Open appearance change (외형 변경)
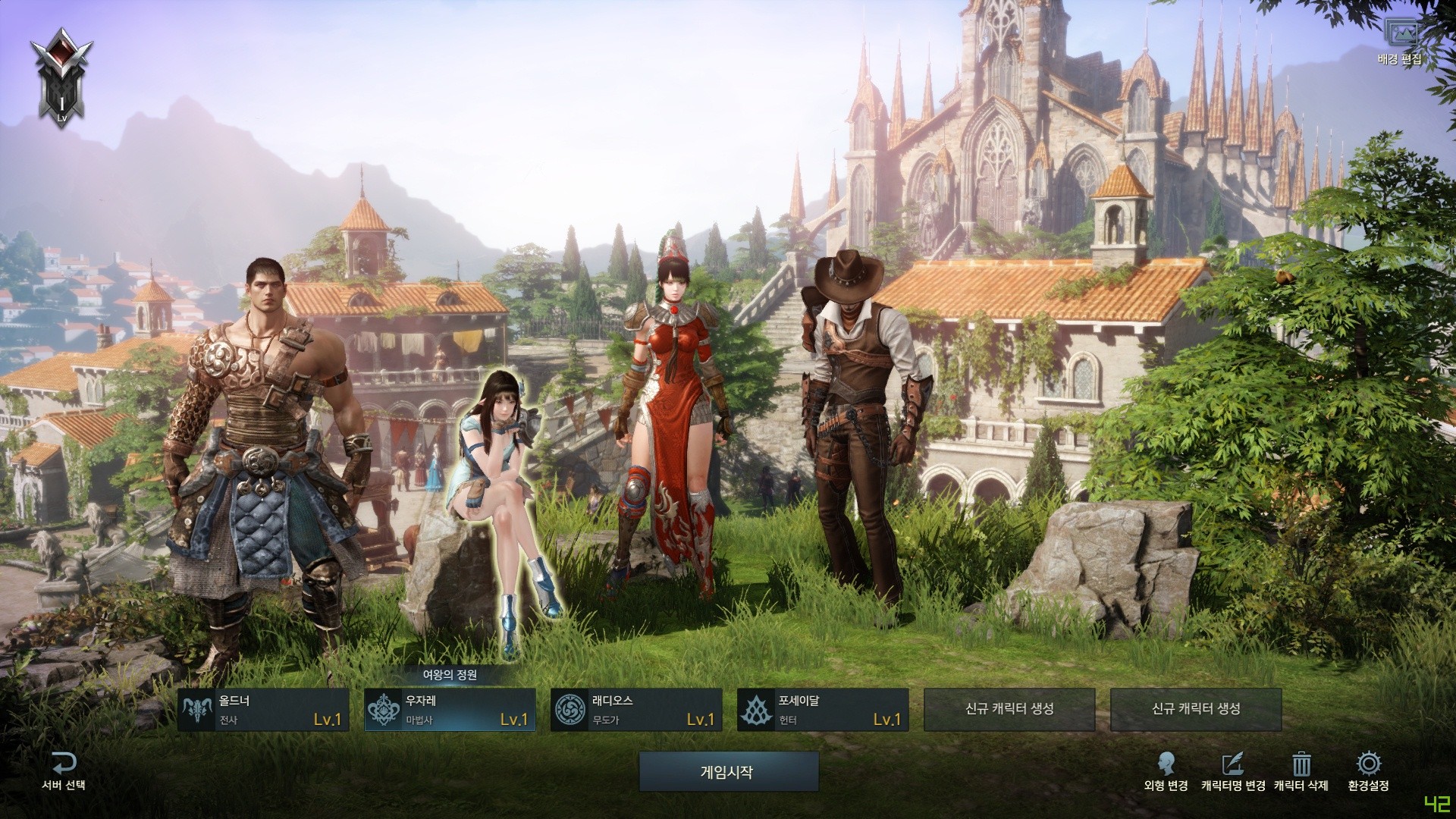The height and width of the screenshot is (819, 1456). click(x=1166, y=770)
